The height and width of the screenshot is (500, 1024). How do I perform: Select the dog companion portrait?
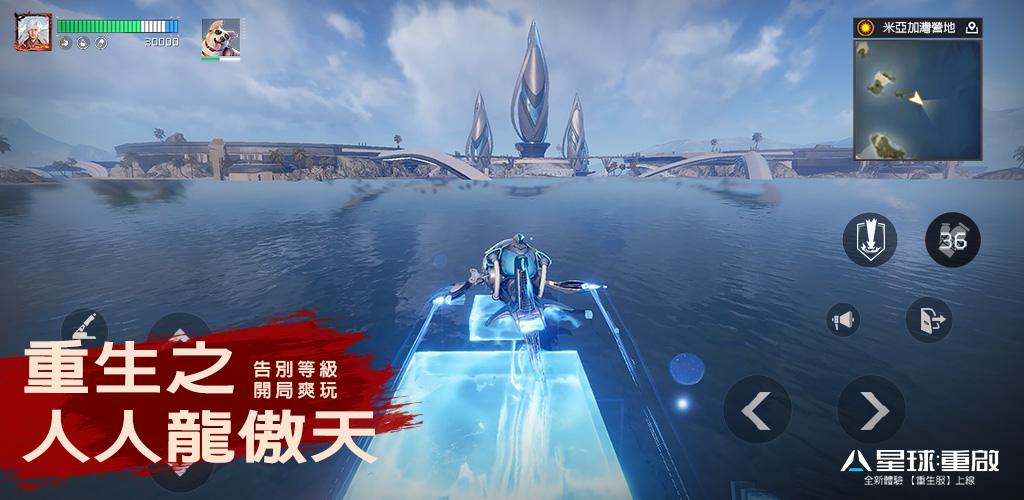(x=220, y=38)
